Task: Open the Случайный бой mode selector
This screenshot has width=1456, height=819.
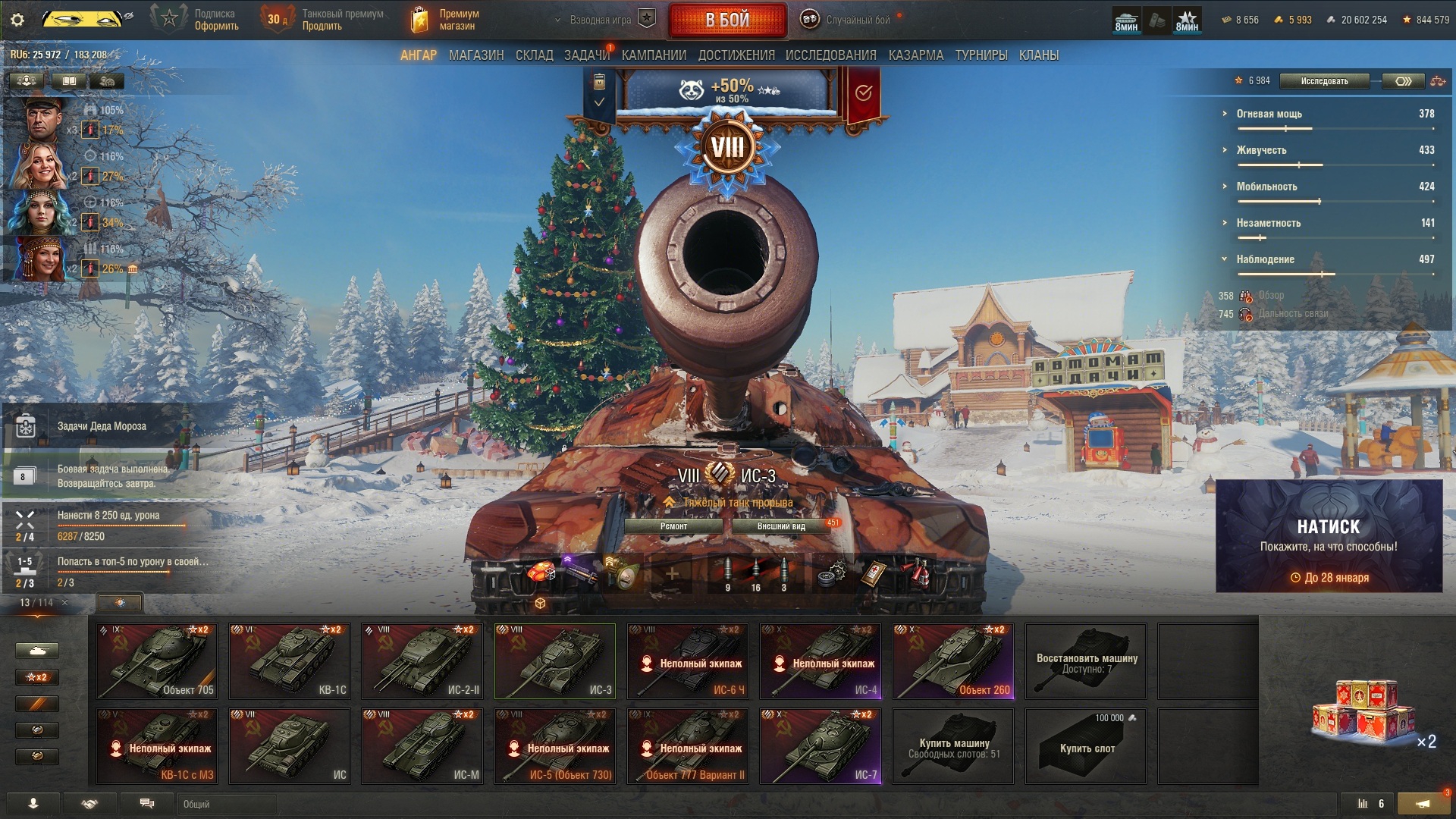Action: point(857,20)
